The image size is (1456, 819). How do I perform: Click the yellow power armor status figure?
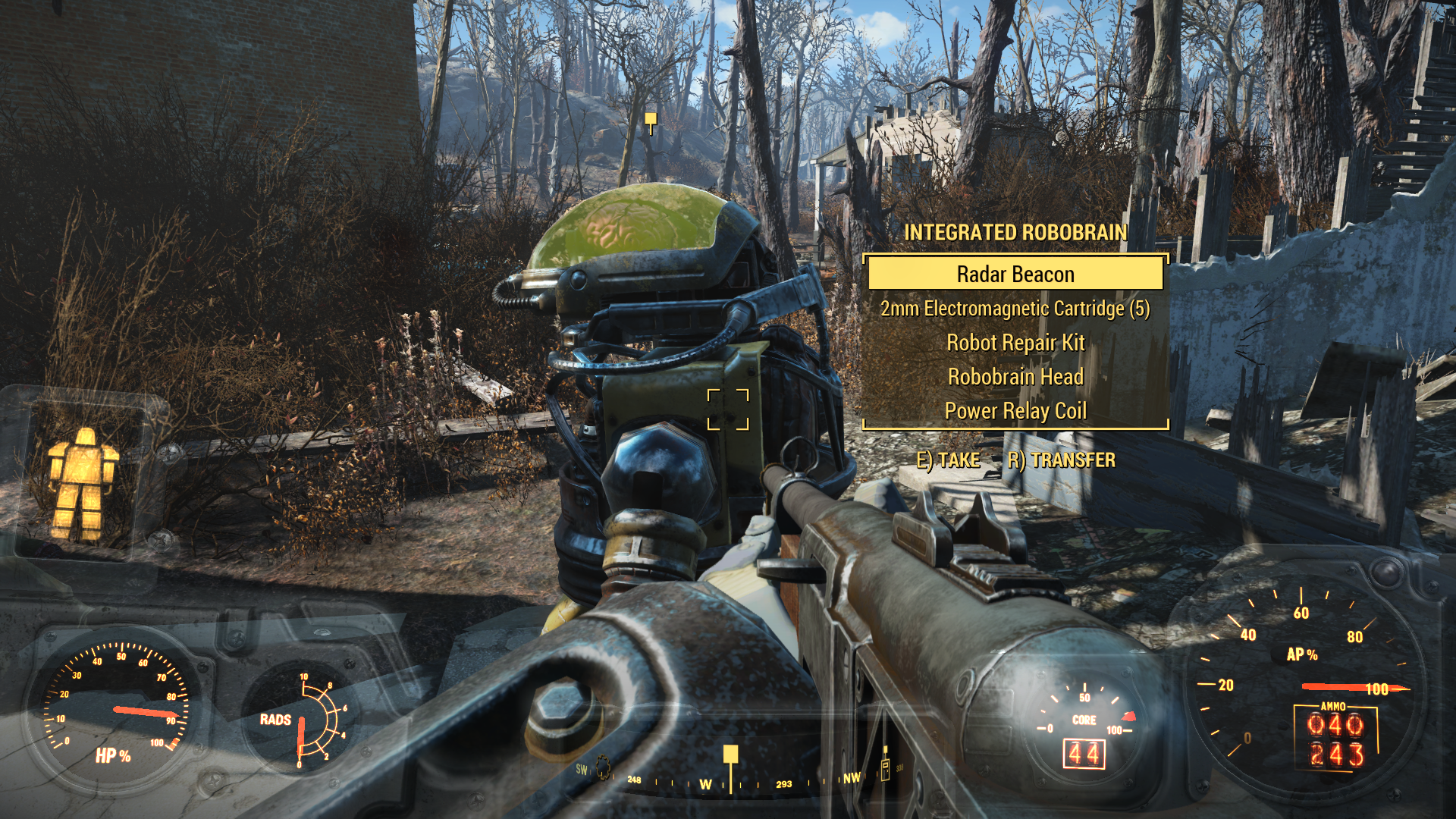click(x=82, y=483)
